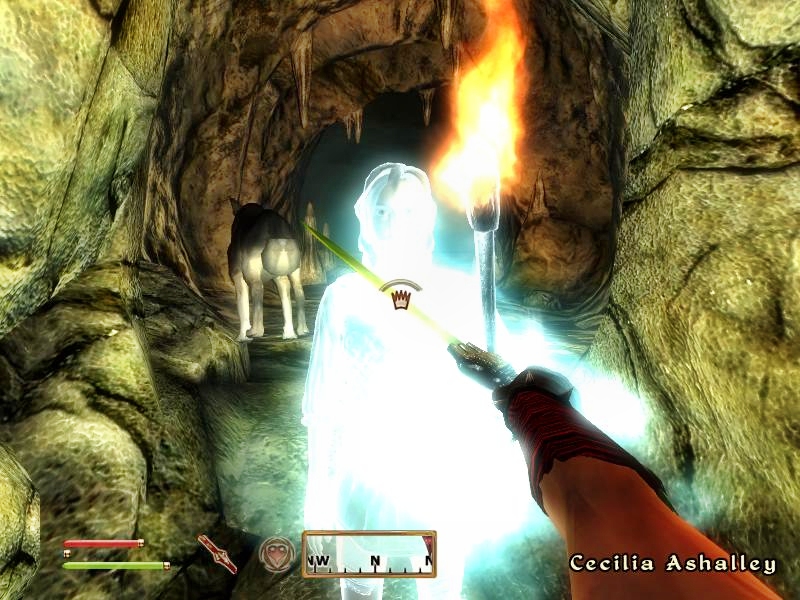This screenshot has height=600, width=800.
Task: Select the heart-shaped active spell icon
Action: [x=276, y=553]
